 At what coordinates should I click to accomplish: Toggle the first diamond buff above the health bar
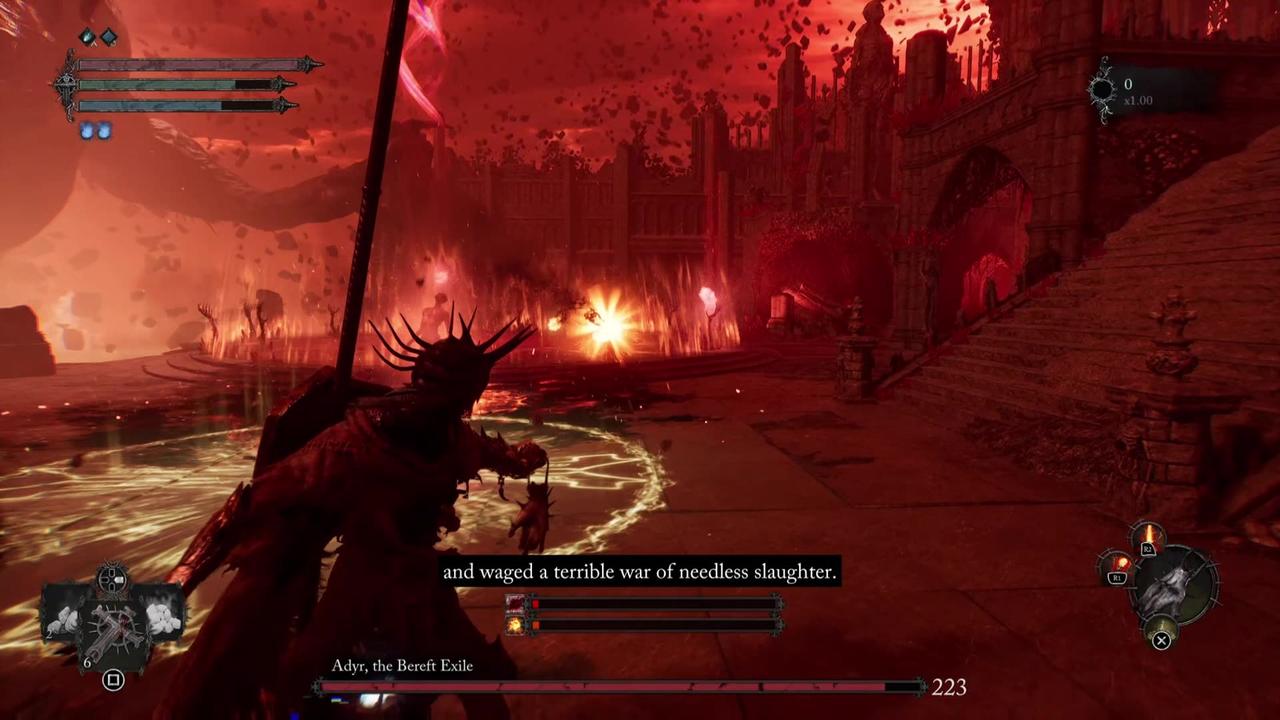click(87, 37)
